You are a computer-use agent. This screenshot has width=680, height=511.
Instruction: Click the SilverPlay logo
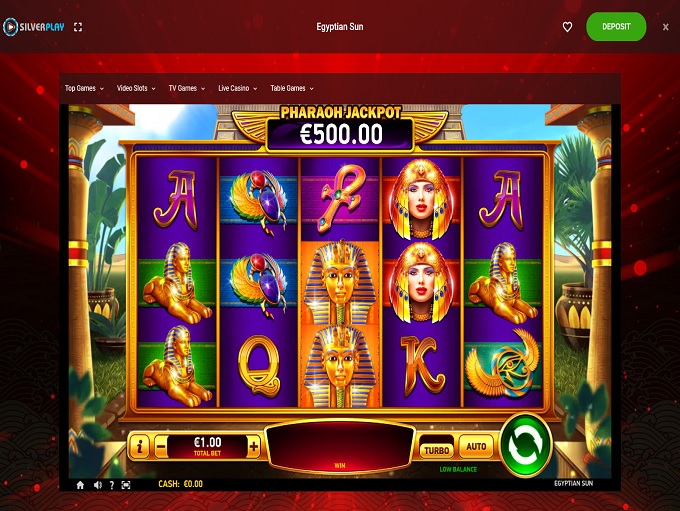click(x=35, y=27)
